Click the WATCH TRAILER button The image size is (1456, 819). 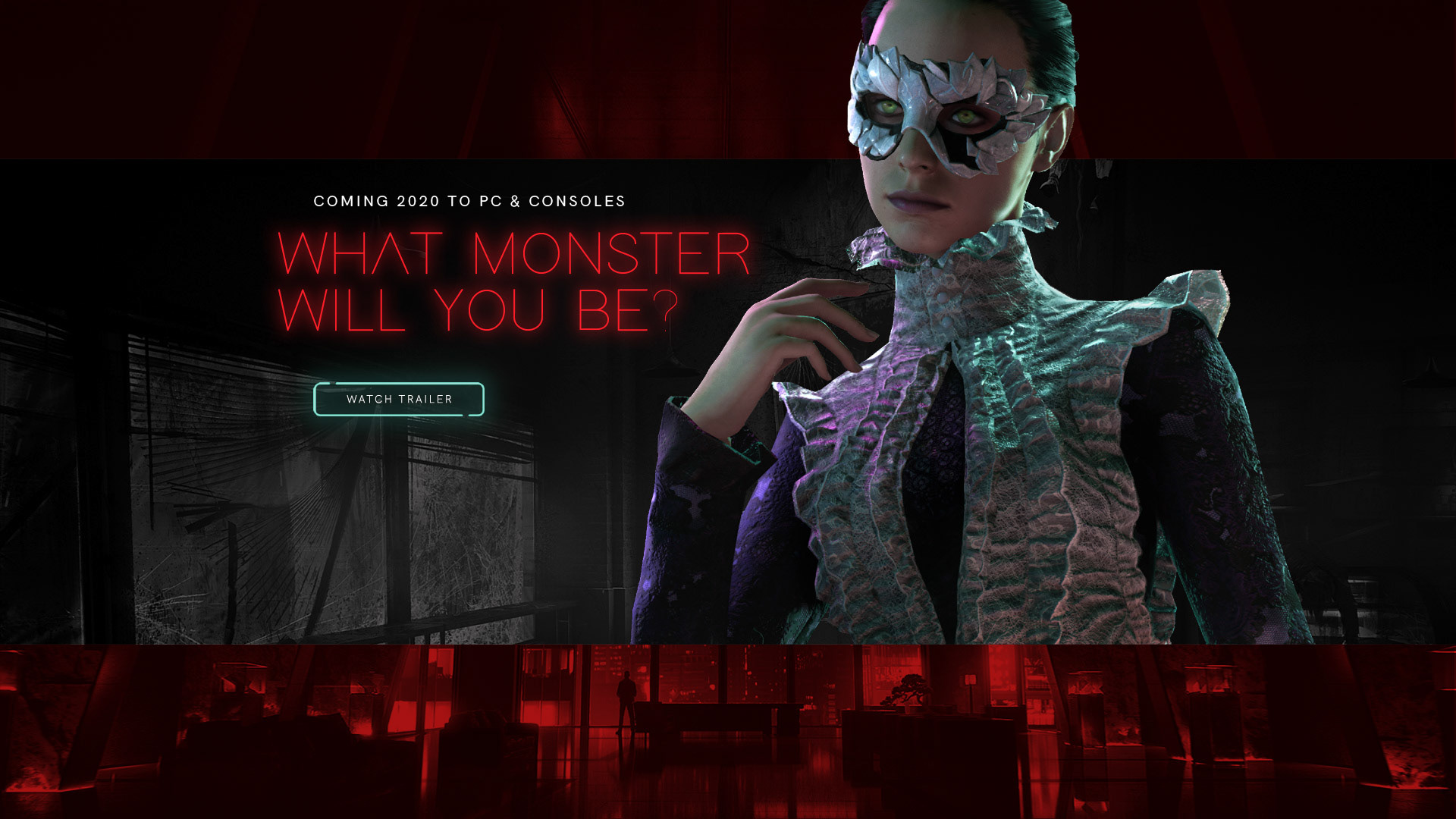click(x=398, y=399)
